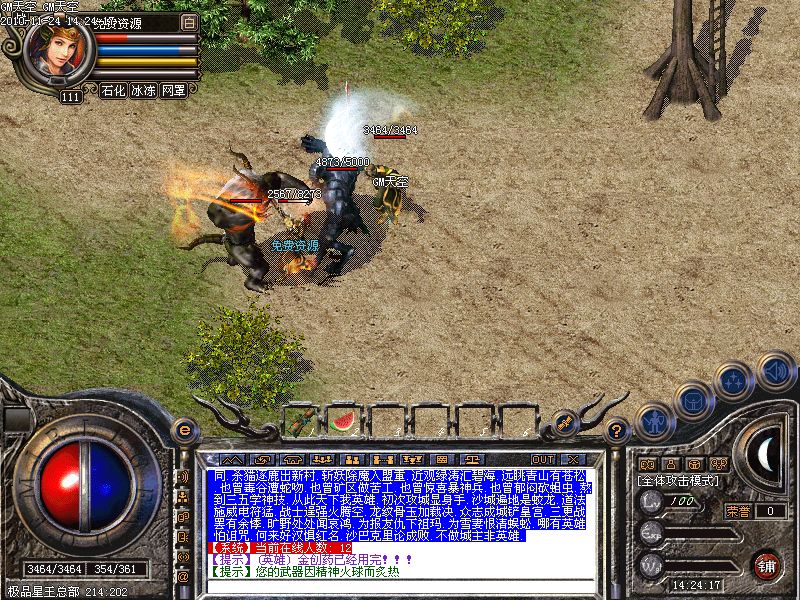Select the watermelon item in the hotbar
The image size is (800, 600).
tap(342, 421)
